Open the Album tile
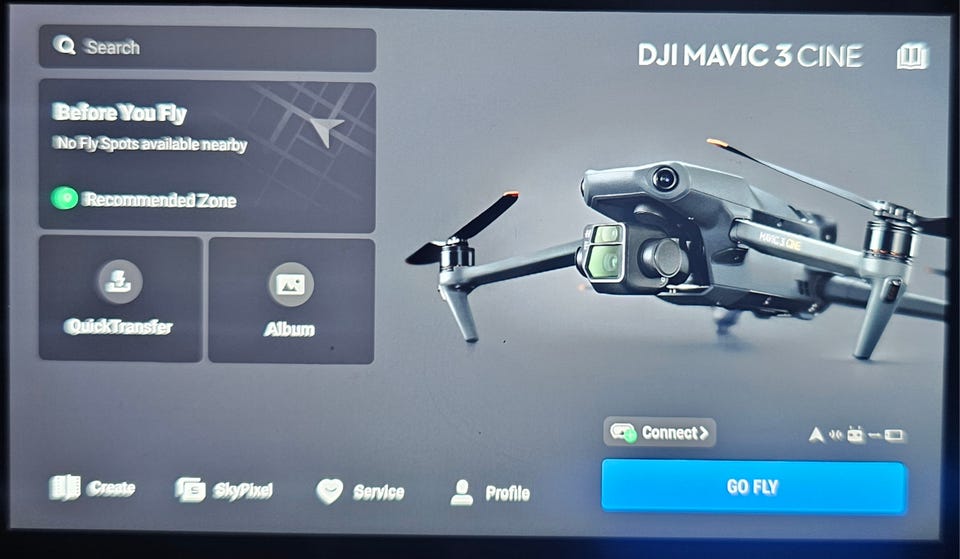The height and width of the screenshot is (559, 960). (x=291, y=298)
